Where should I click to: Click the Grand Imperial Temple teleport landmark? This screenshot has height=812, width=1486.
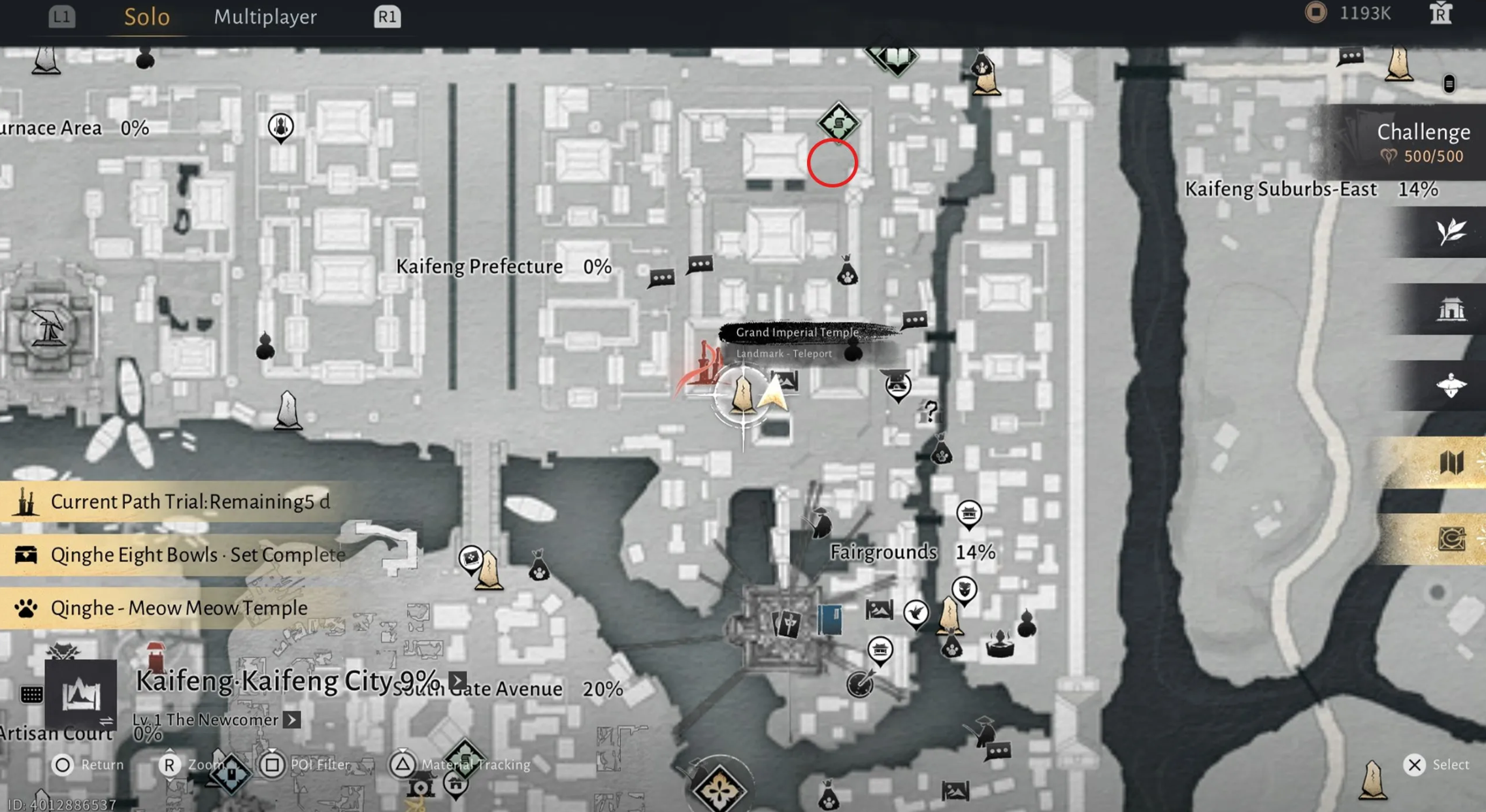point(743,395)
